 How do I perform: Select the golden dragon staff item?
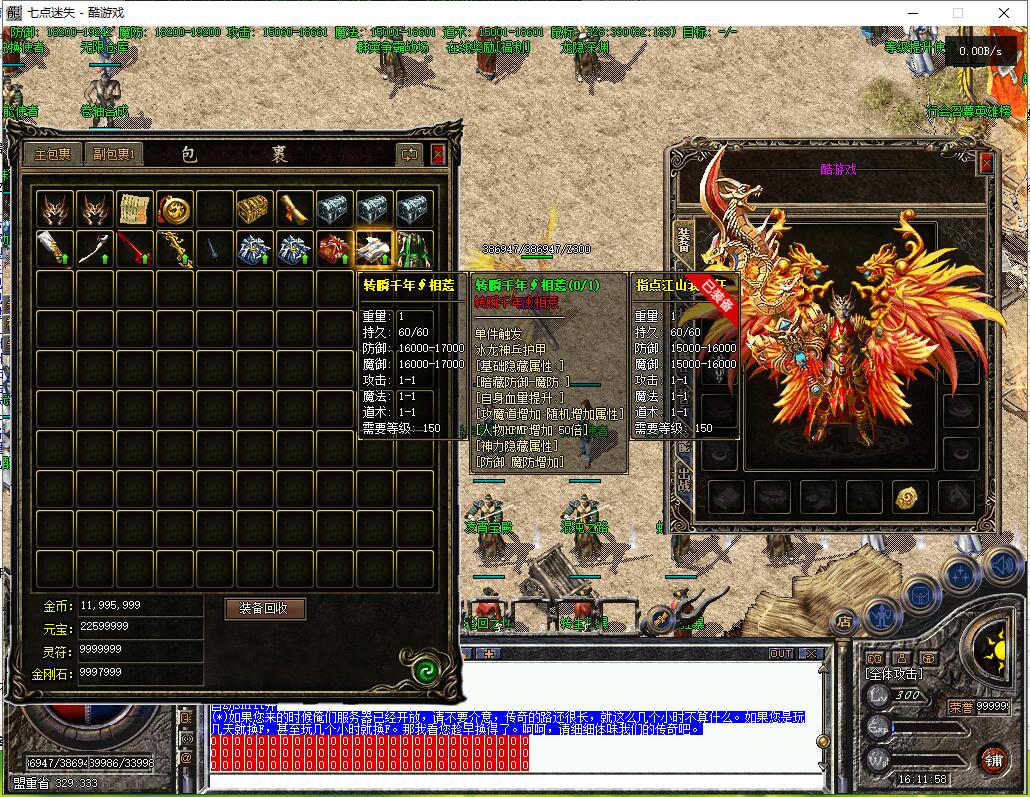click(174, 248)
